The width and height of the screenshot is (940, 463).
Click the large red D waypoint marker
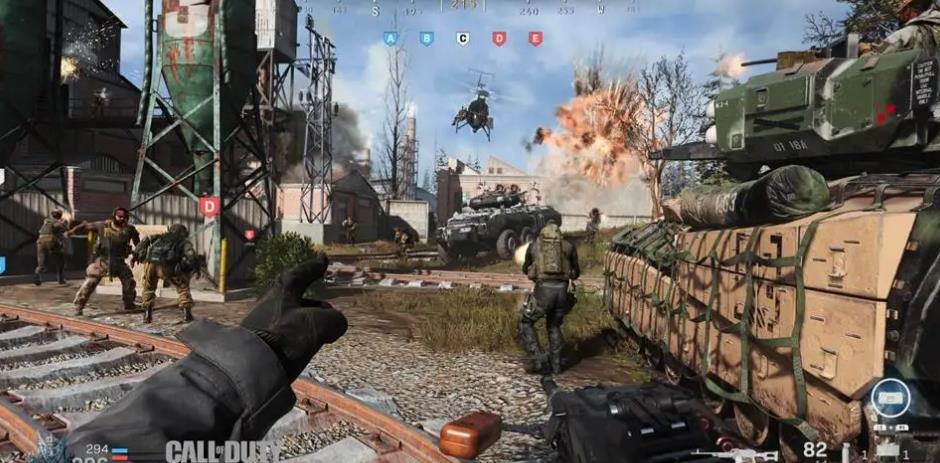coord(208,206)
